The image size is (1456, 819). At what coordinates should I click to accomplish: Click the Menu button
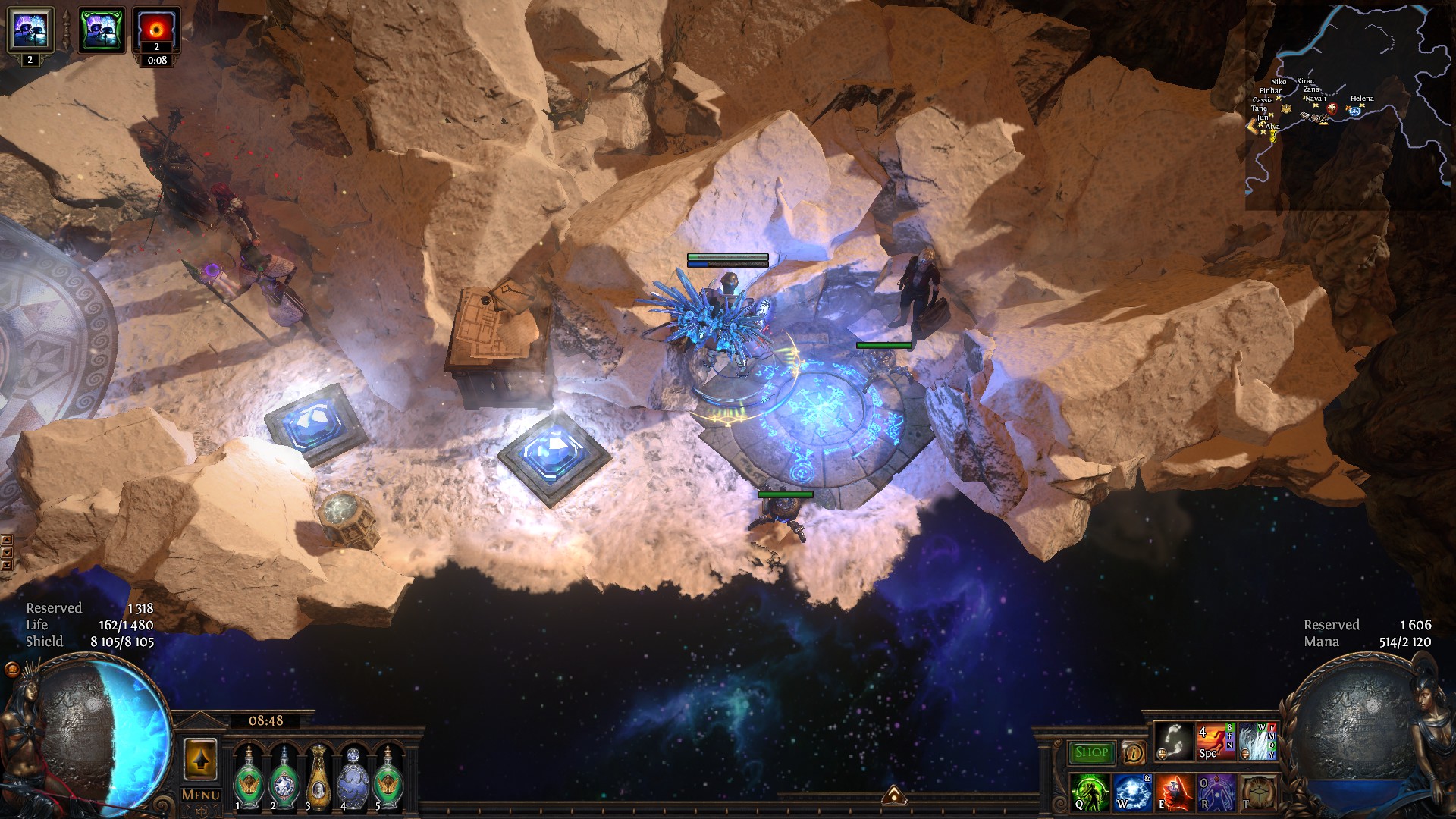[x=200, y=795]
